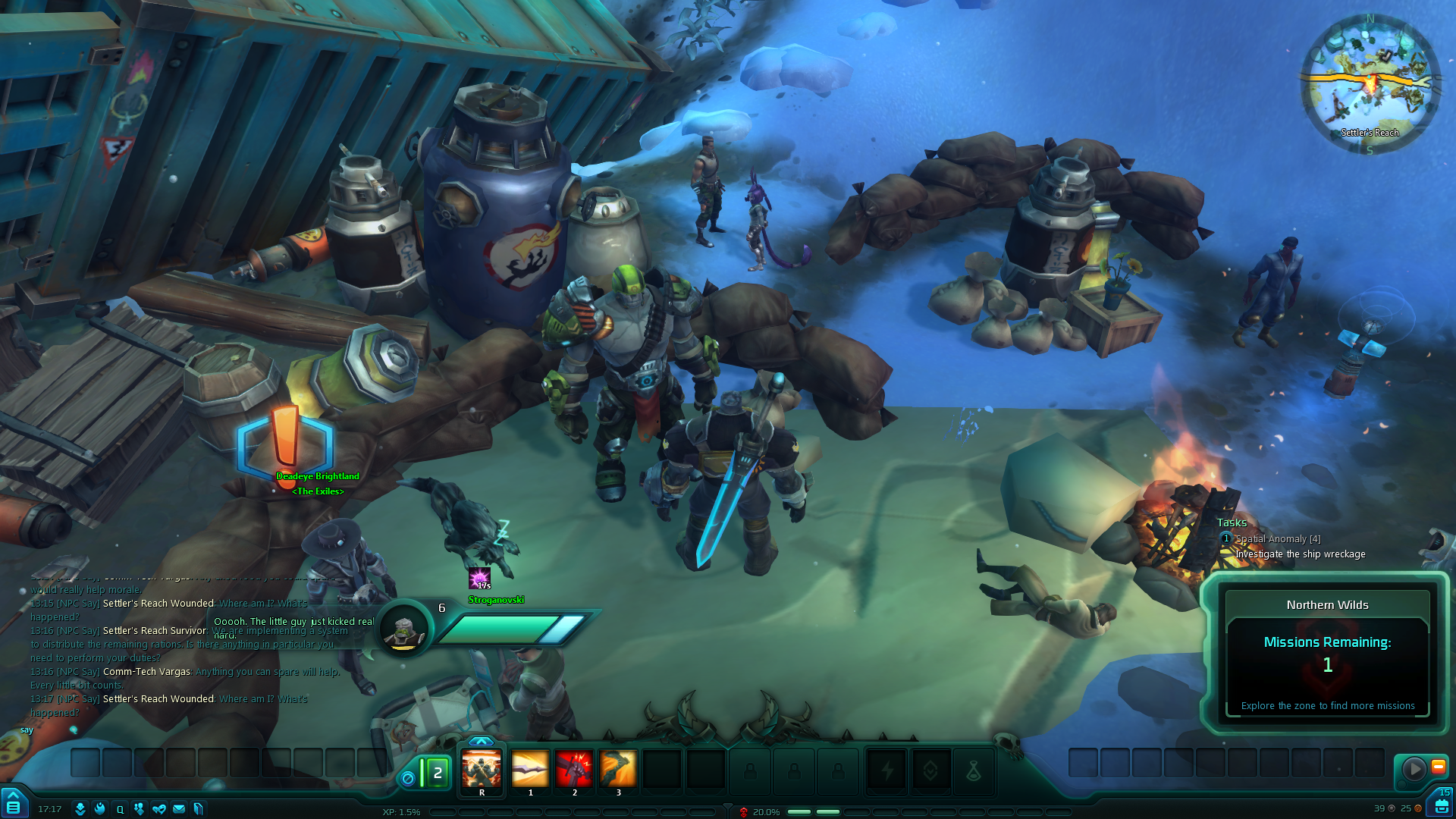Click the 'say' chat channel label
Screen dimensions: 1456x819
(27, 730)
